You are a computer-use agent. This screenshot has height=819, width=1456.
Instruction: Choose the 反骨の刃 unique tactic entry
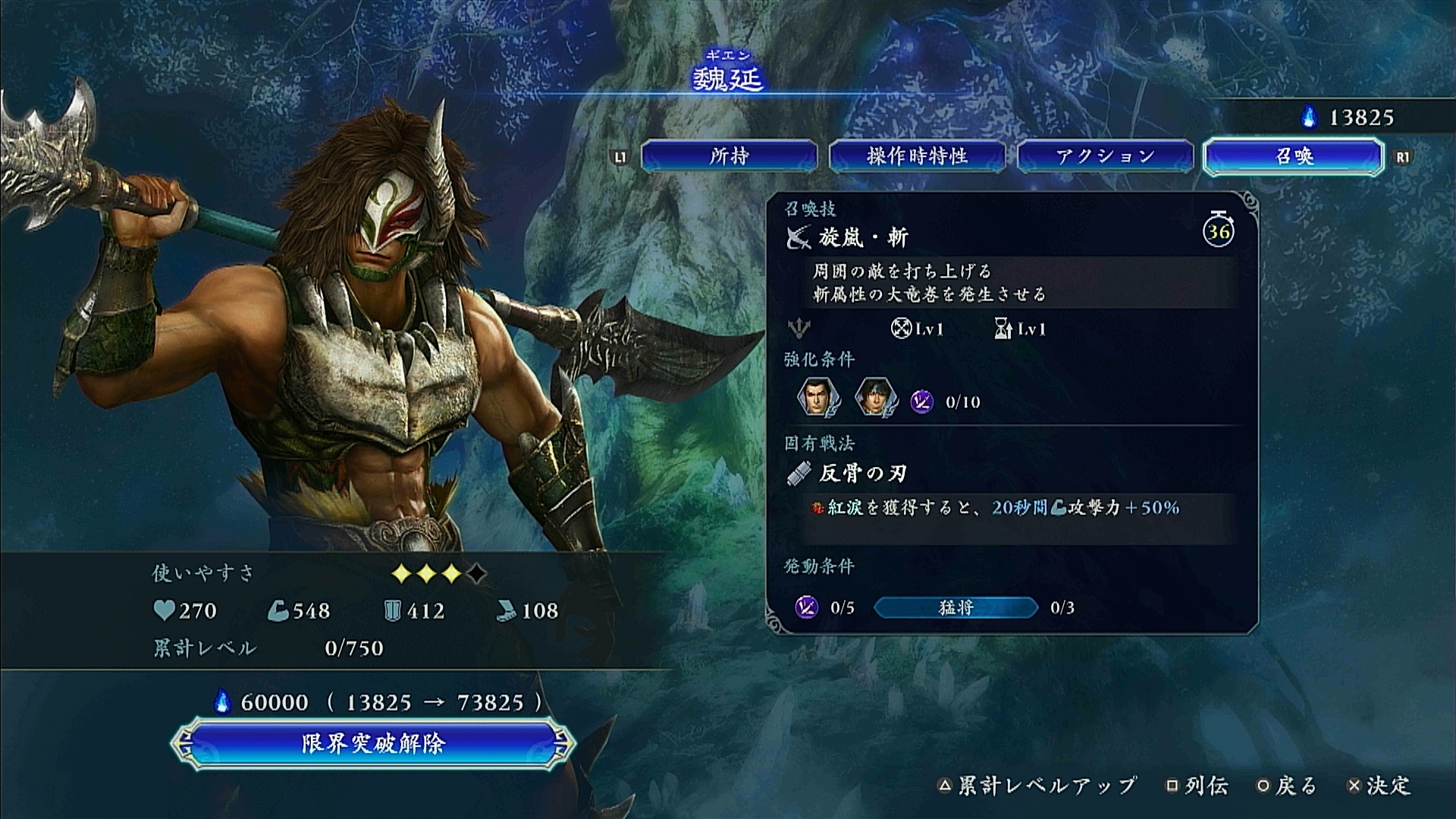(863, 474)
